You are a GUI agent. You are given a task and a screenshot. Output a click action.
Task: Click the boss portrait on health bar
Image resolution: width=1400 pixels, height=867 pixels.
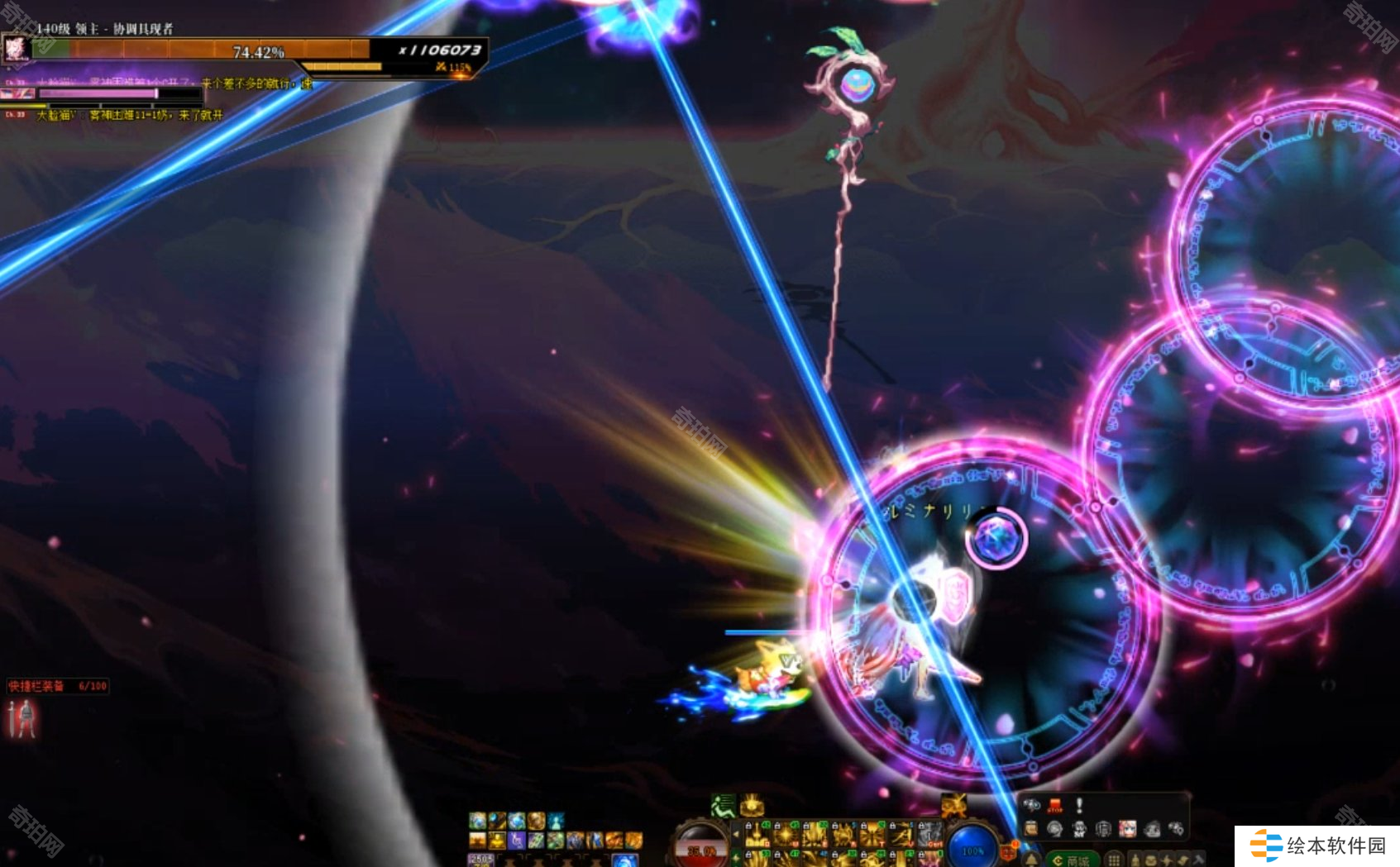tap(16, 50)
